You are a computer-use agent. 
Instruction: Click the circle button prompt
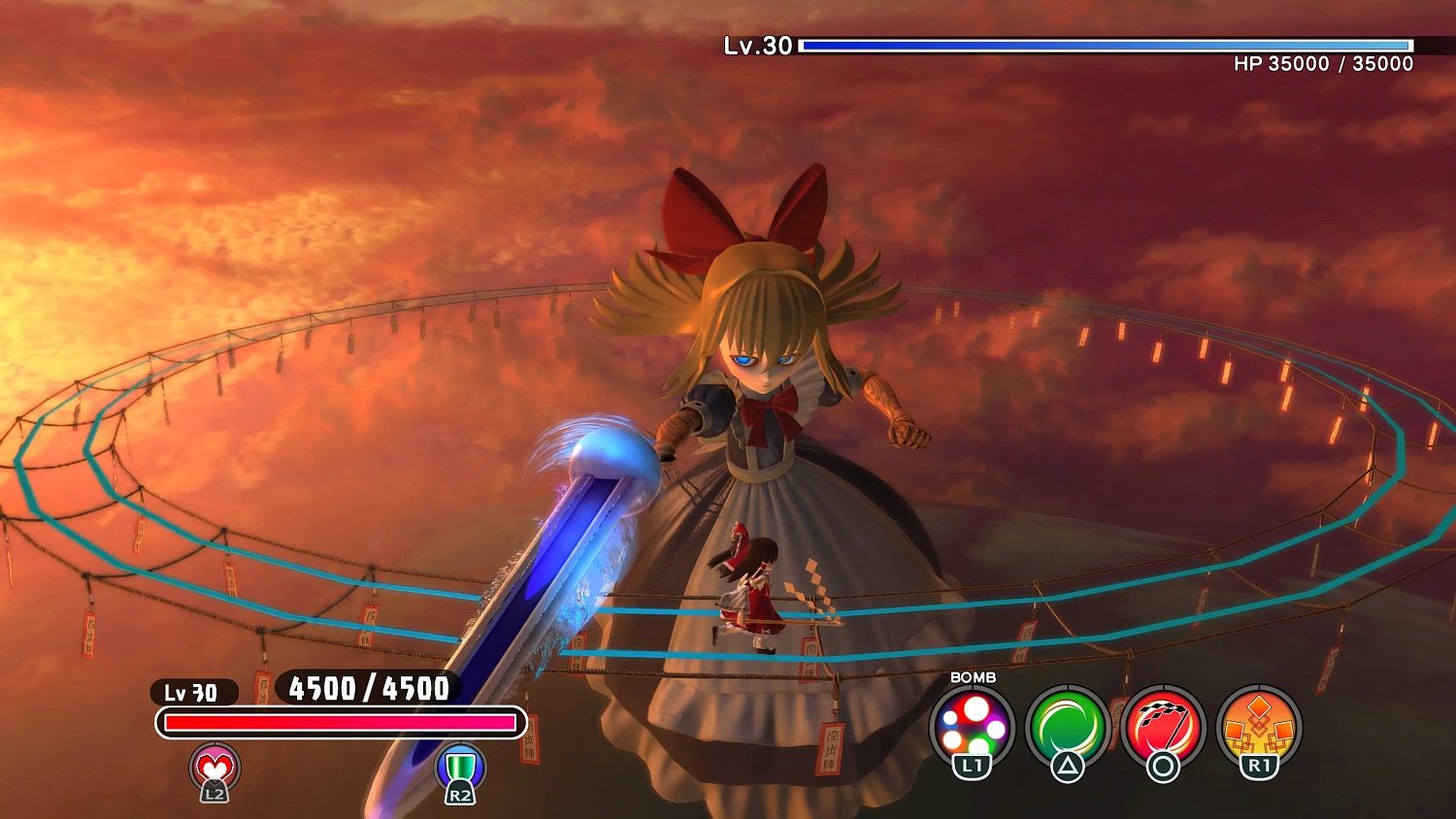[x=1165, y=767]
